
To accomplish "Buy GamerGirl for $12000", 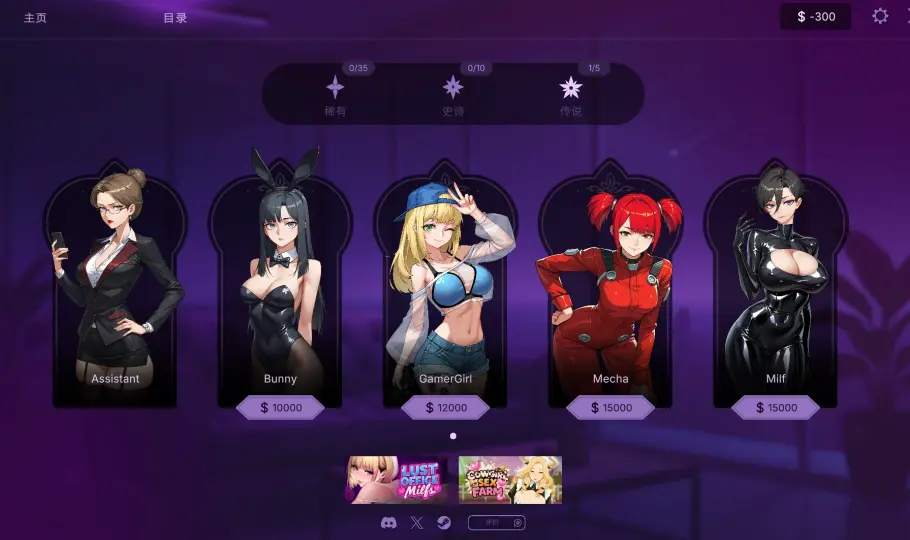I will [445, 408].
